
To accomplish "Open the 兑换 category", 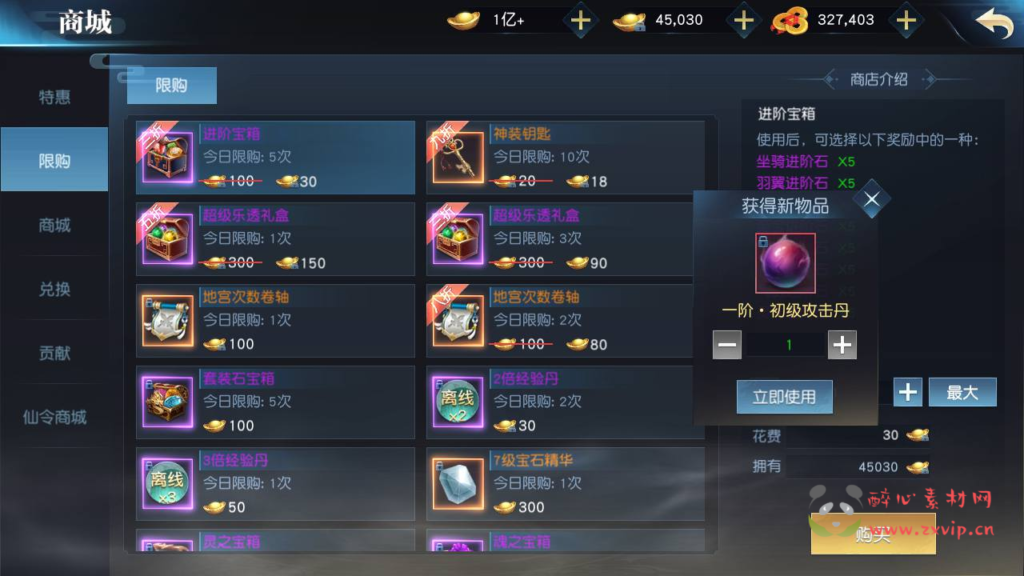I will coord(54,289).
